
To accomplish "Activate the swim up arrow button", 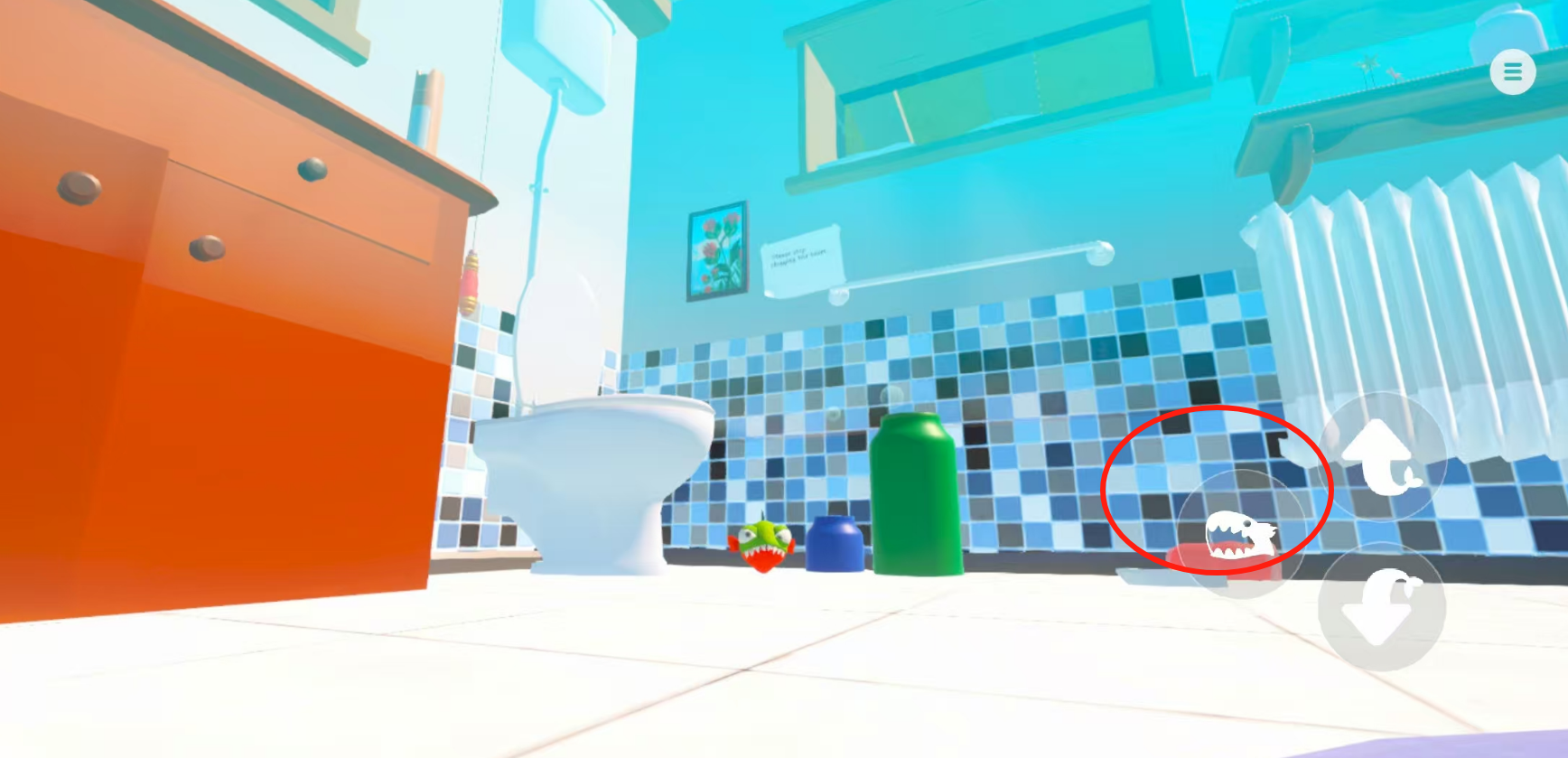I will (x=1381, y=455).
